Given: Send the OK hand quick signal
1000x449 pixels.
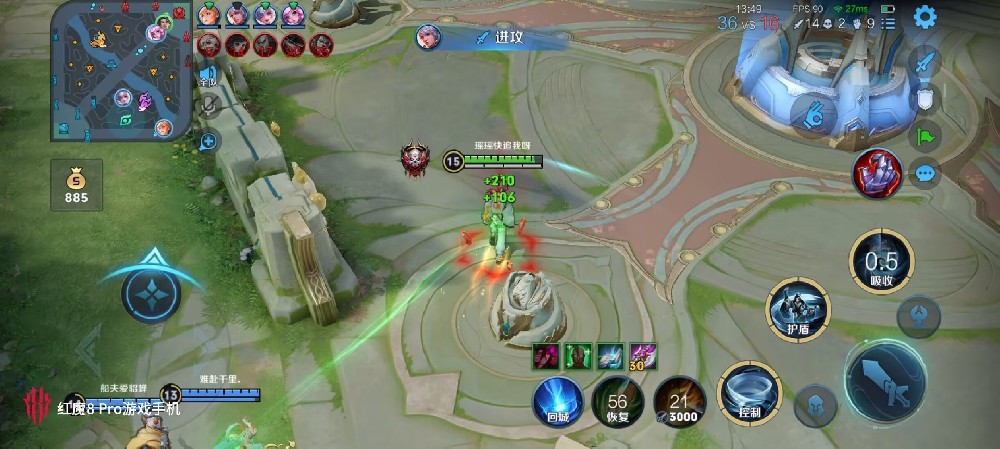Looking at the screenshot, I should (814, 113).
